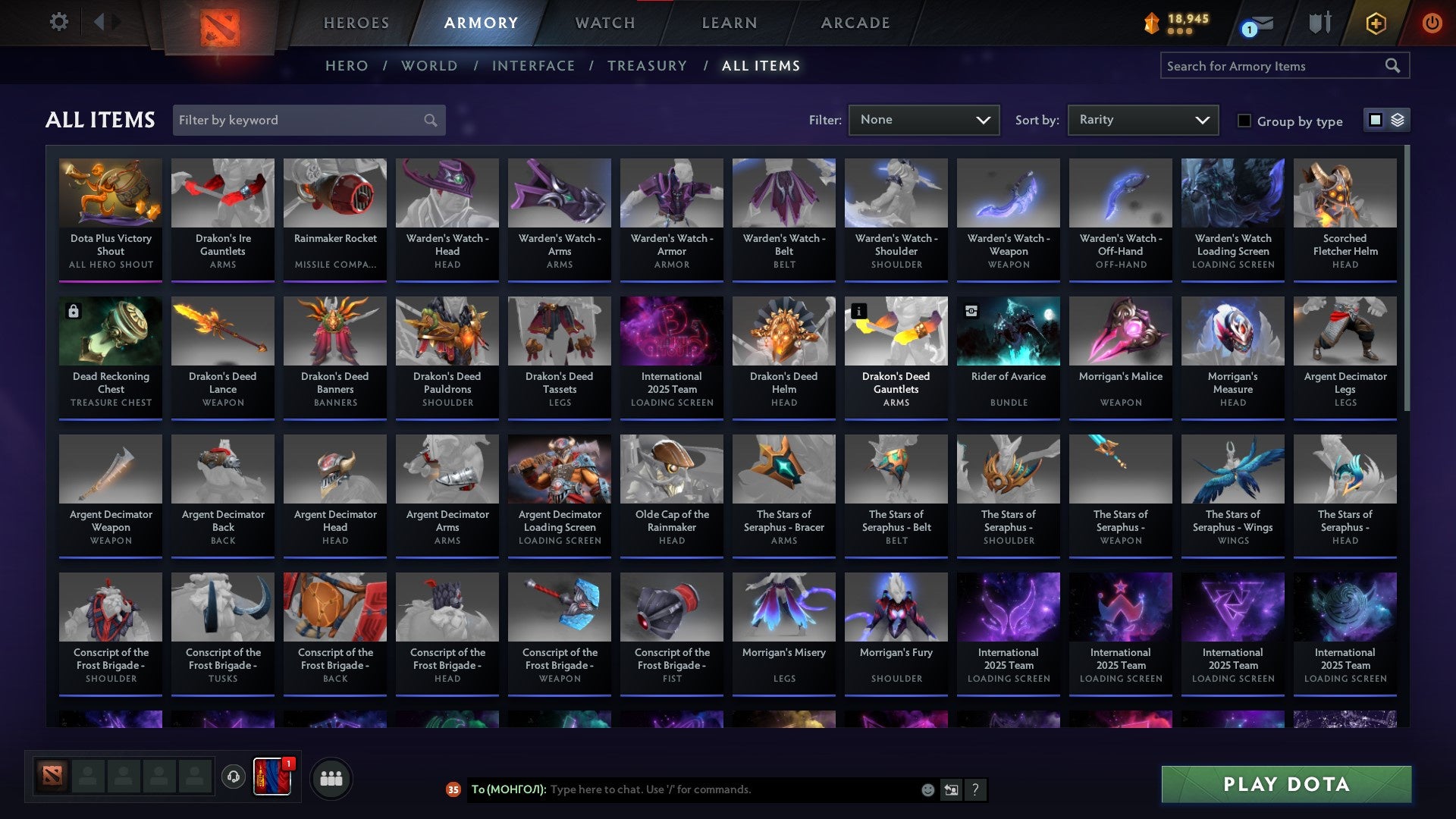Click the friends list icon near party slots
Viewport: 1456px width, 819px height.
pyautogui.click(x=330, y=777)
